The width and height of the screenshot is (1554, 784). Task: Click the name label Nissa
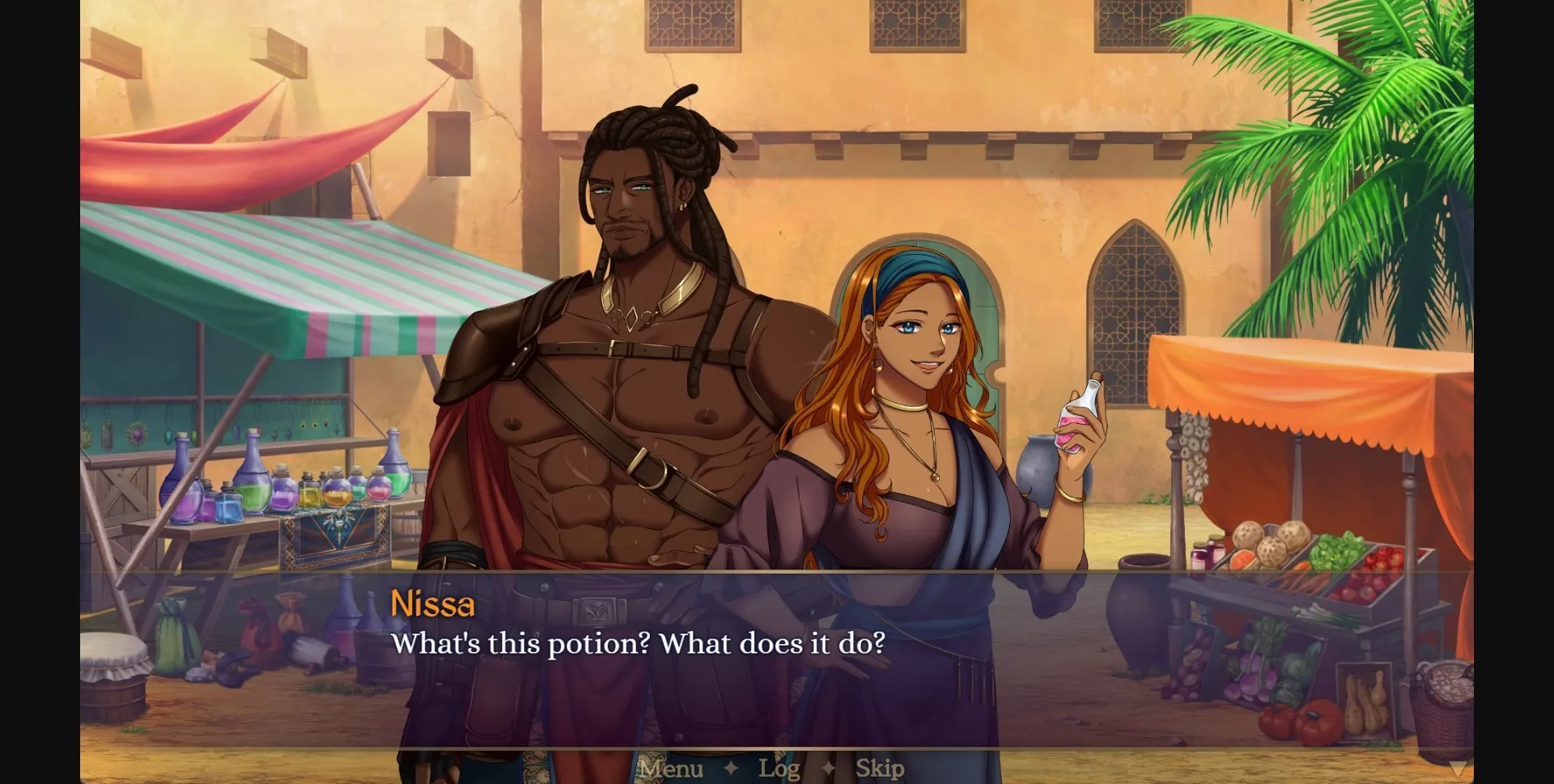click(434, 604)
